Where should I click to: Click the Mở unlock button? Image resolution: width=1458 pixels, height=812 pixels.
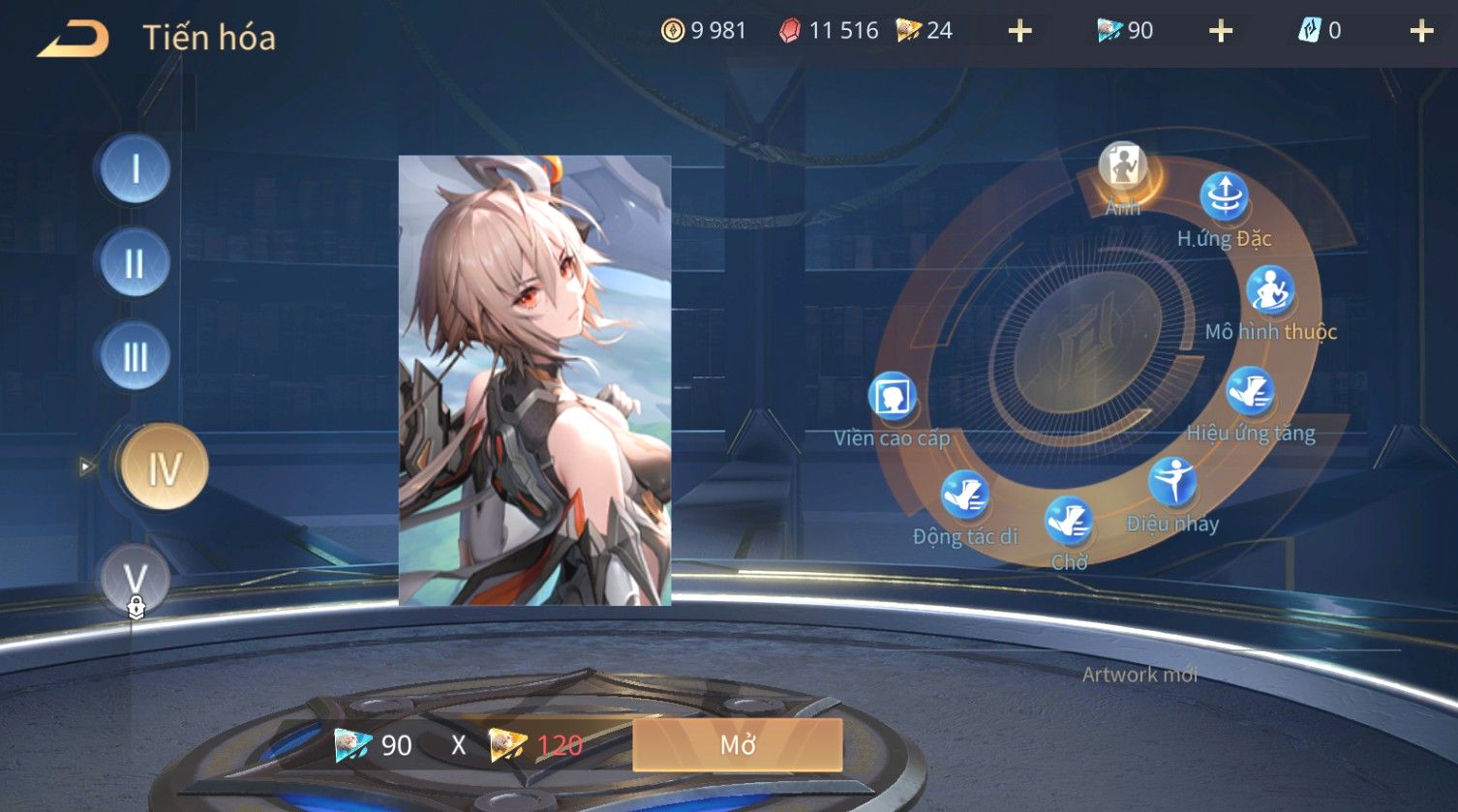737,744
